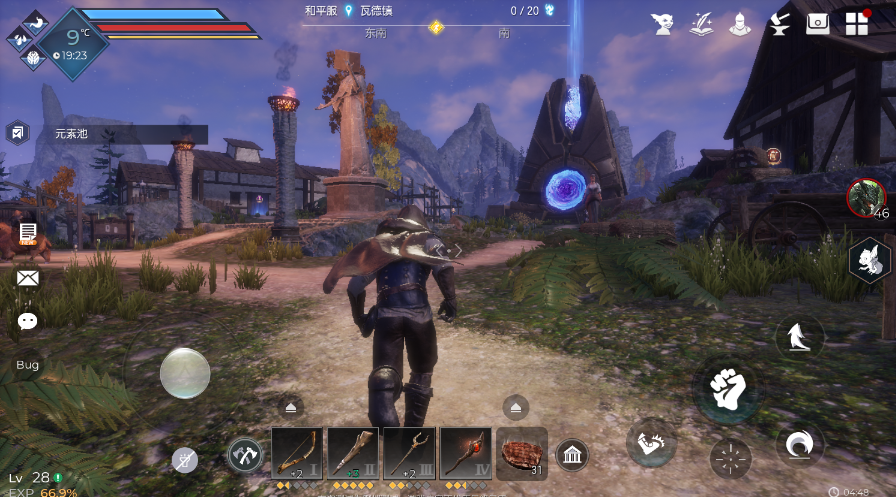Viewport: 896px width, 497px height.
Task: Open the four-square main menu grid
Action: [x=857, y=24]
